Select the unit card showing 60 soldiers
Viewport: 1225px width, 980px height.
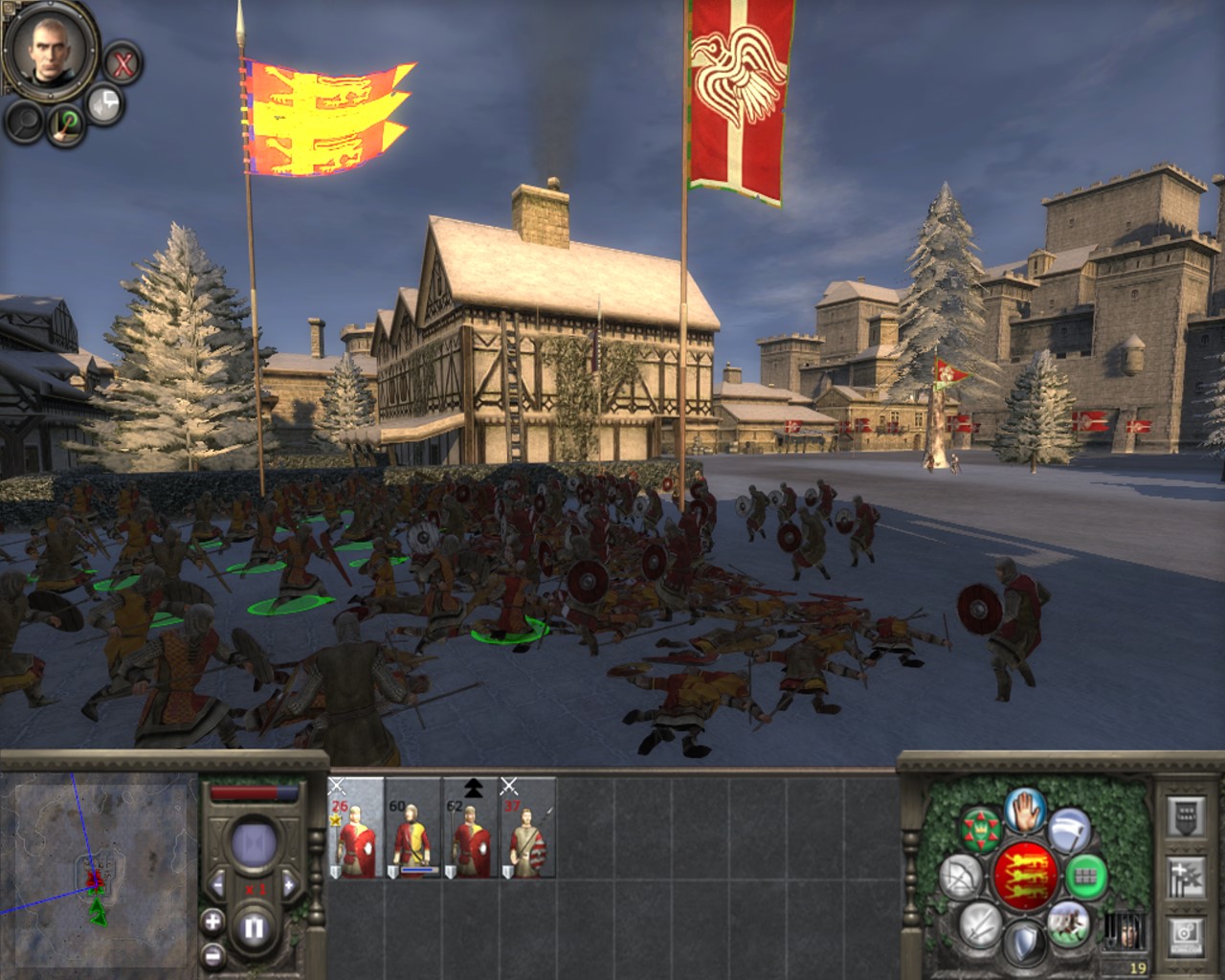[413, 829]
